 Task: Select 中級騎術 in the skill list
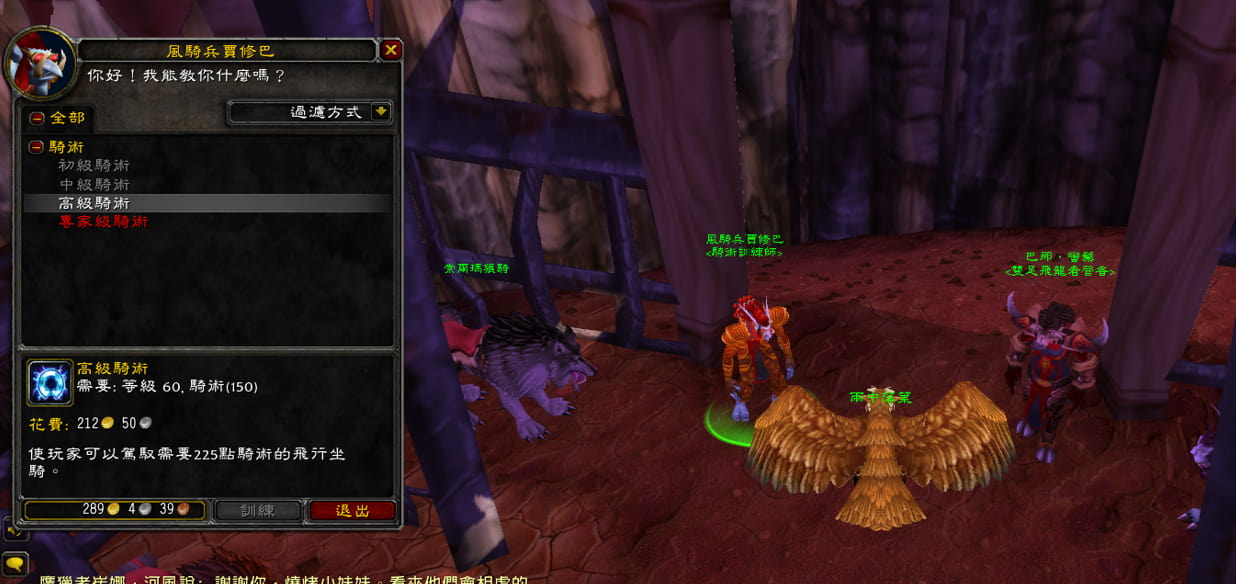pos(93,185)
